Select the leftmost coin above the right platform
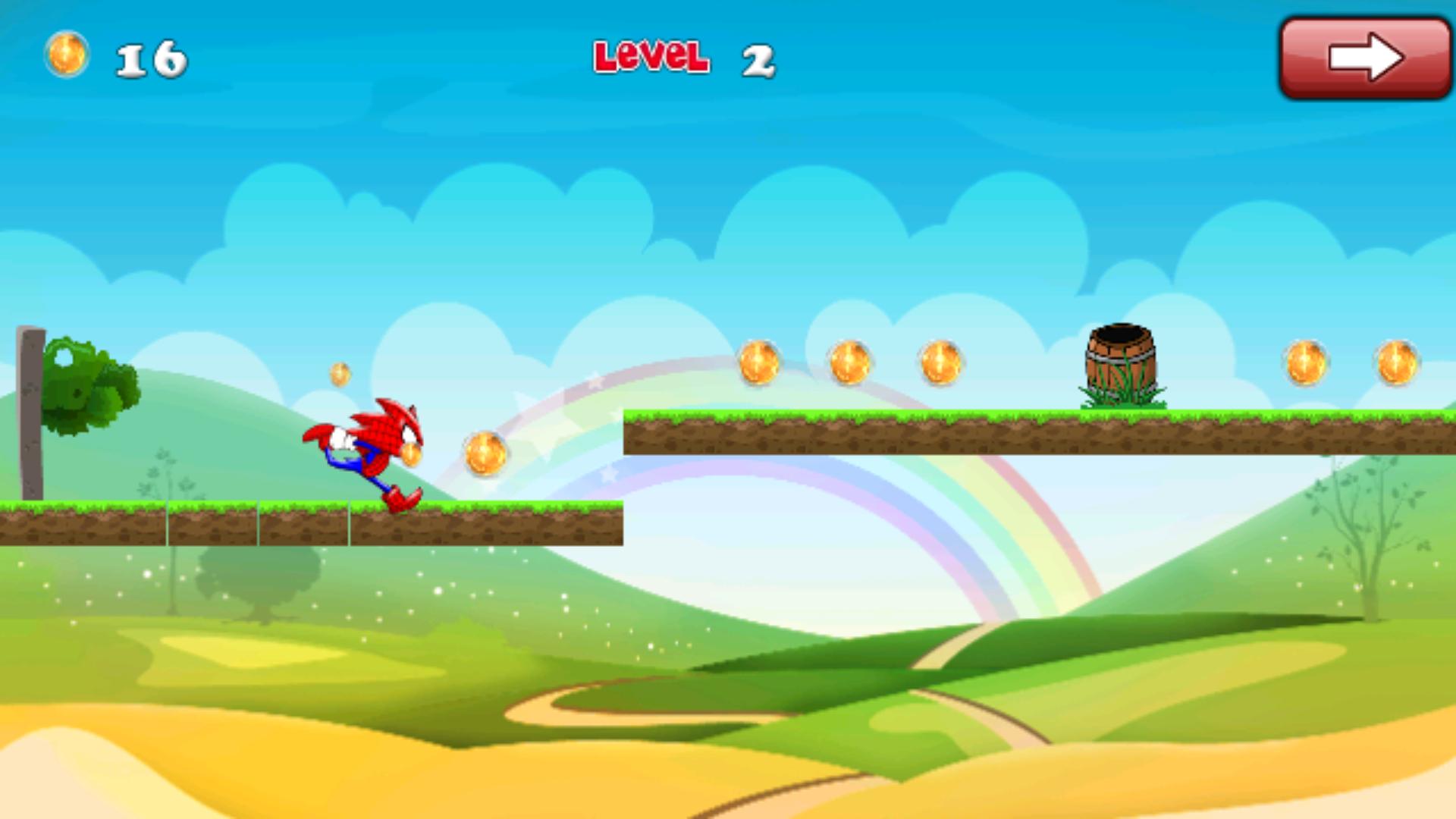 click(758, 362)
